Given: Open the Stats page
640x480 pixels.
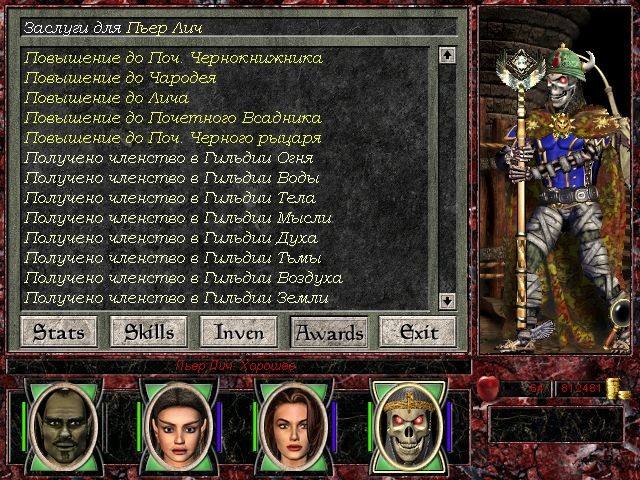Looking at the screenshot, I should (53, 331).
